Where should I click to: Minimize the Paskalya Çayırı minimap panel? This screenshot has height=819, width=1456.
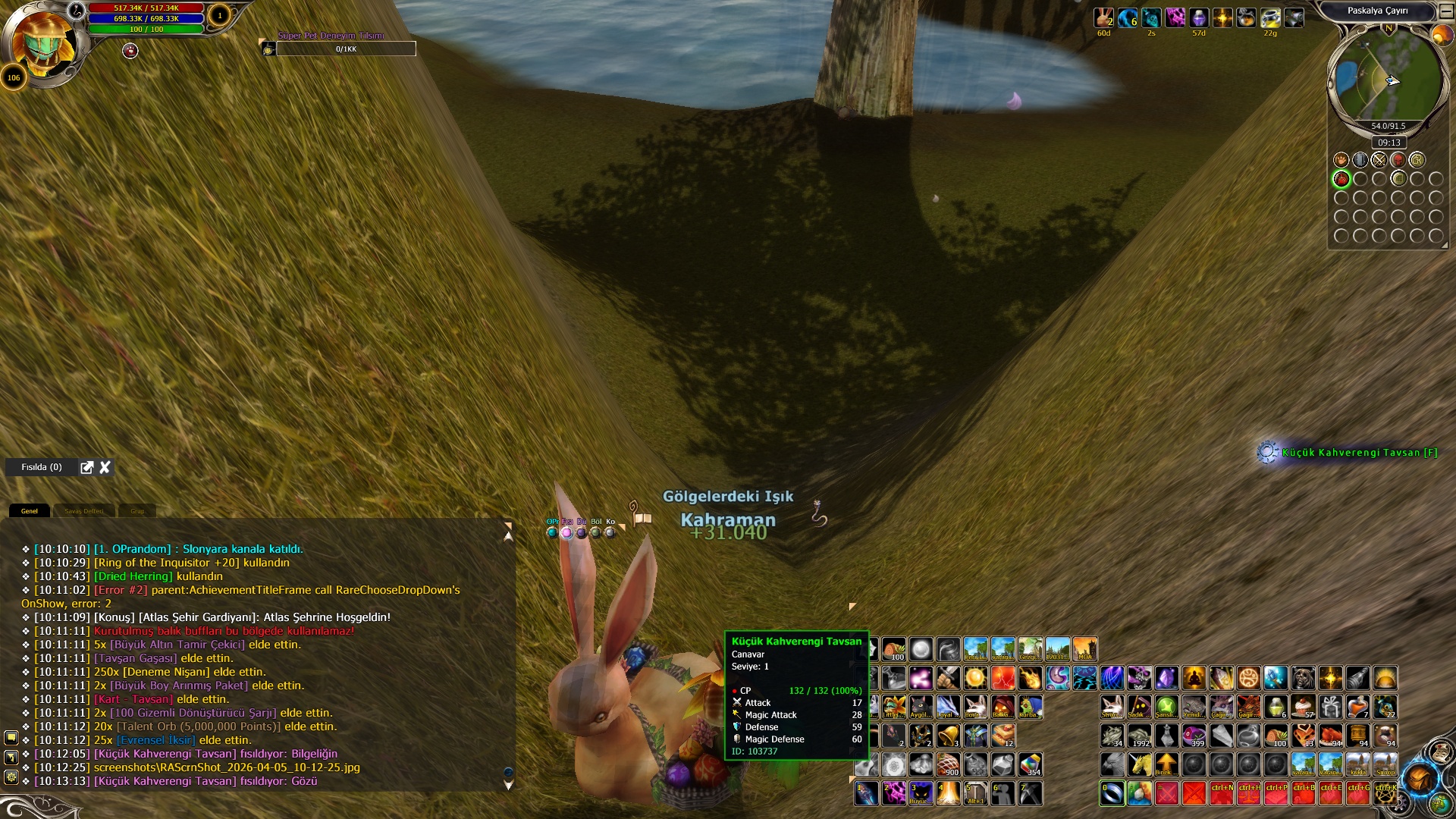tap(1446, 11)
